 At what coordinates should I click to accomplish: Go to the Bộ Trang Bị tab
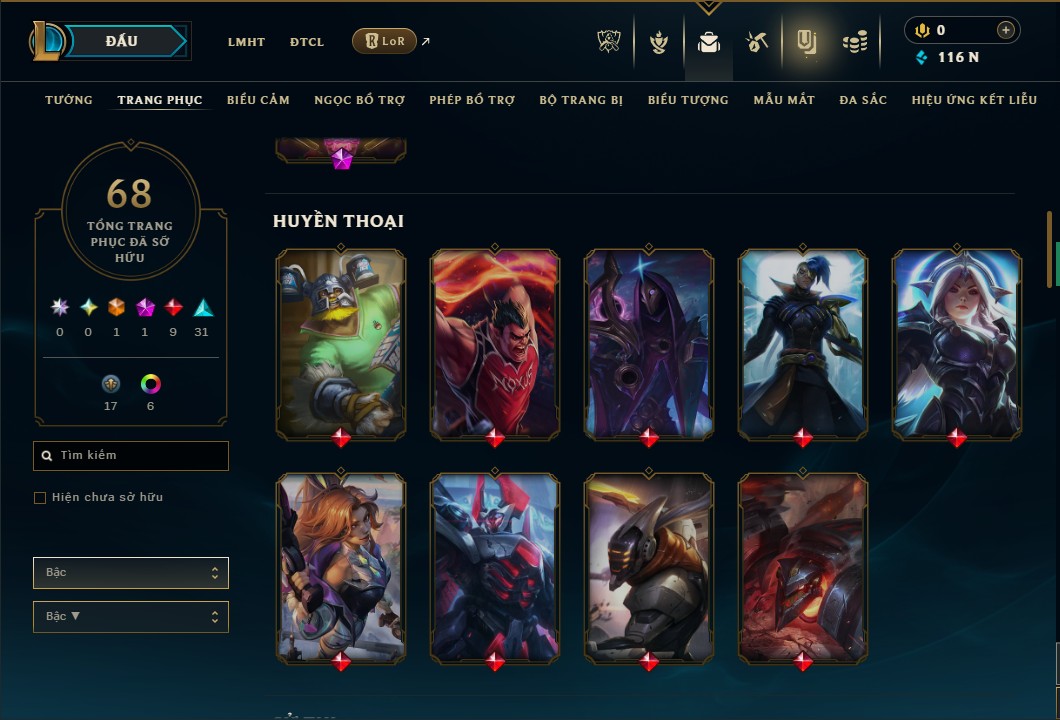[581, 100]
